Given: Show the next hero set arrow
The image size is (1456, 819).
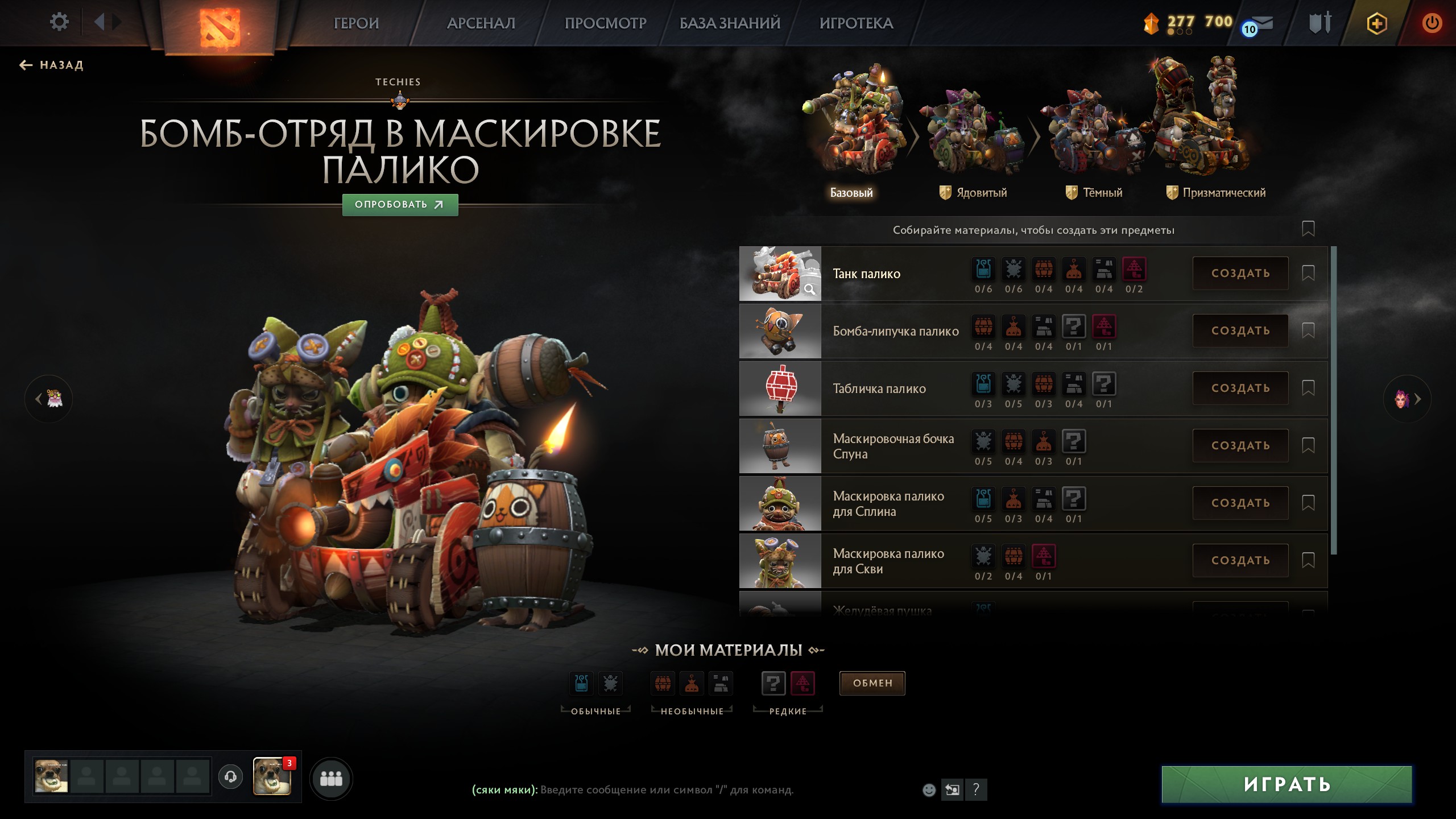Looking at the screenshot, I should [1408, 399].
